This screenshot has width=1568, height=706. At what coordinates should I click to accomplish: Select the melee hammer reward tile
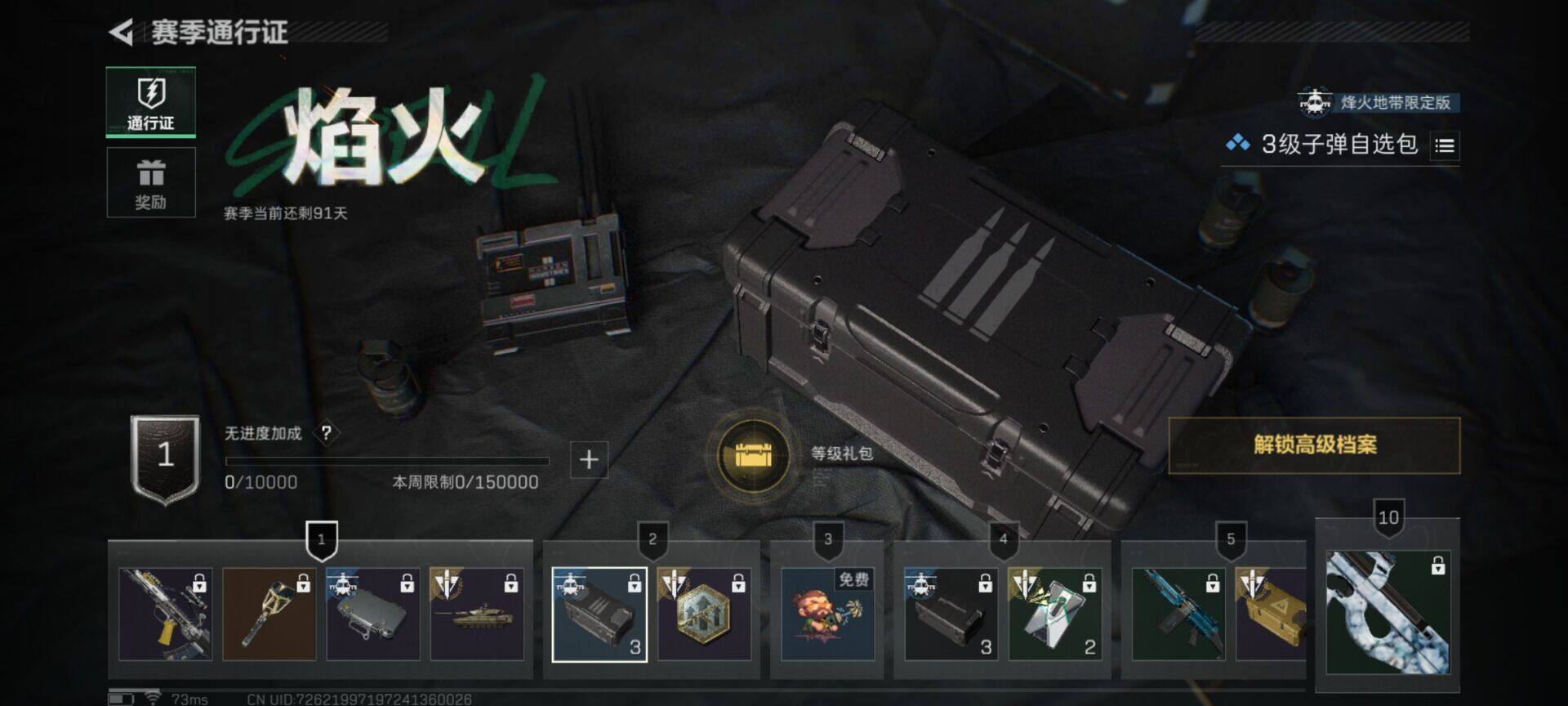(x=269, y=614)
